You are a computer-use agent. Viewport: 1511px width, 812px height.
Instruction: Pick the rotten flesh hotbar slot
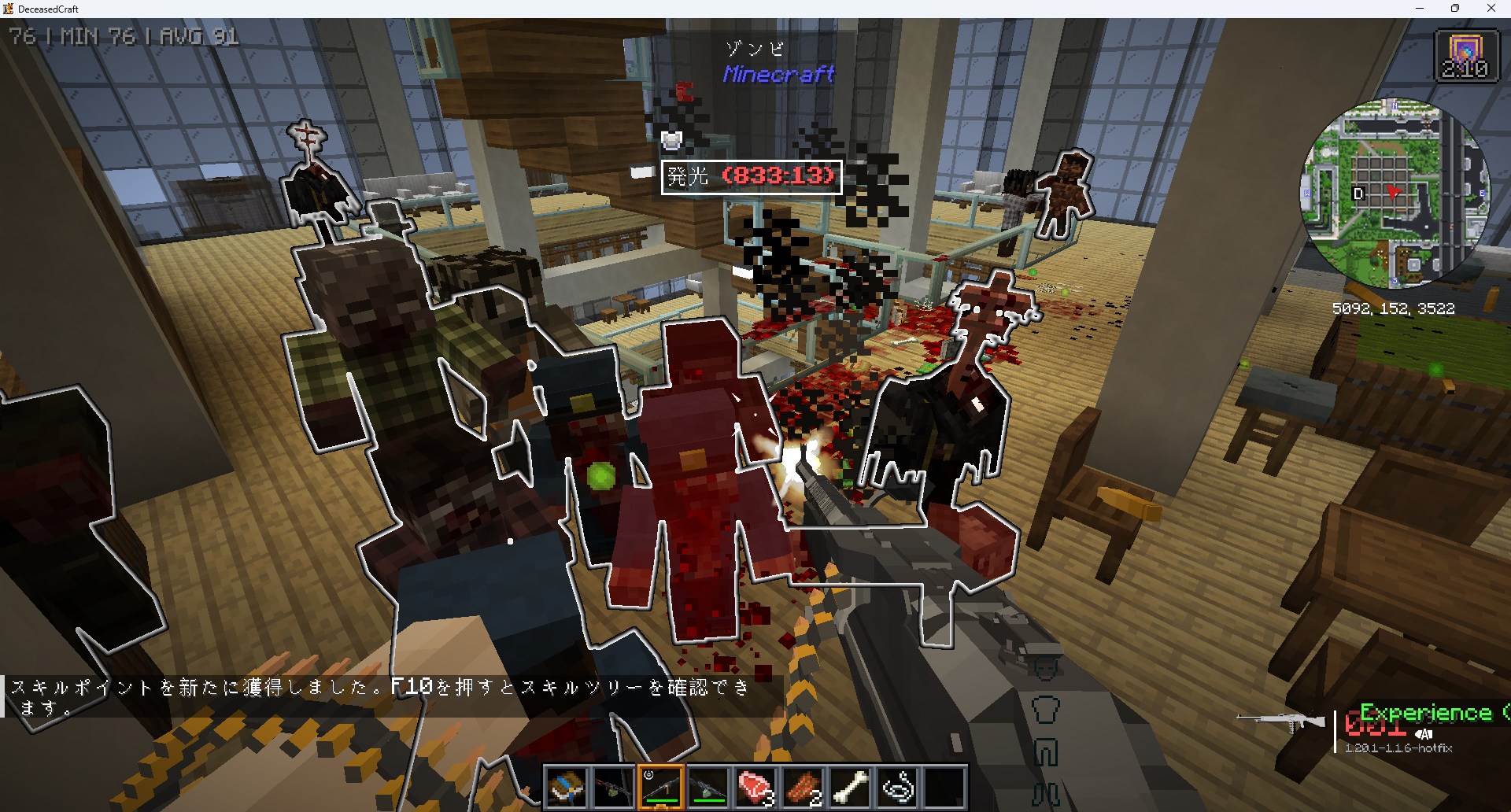(x=803, y=787)
